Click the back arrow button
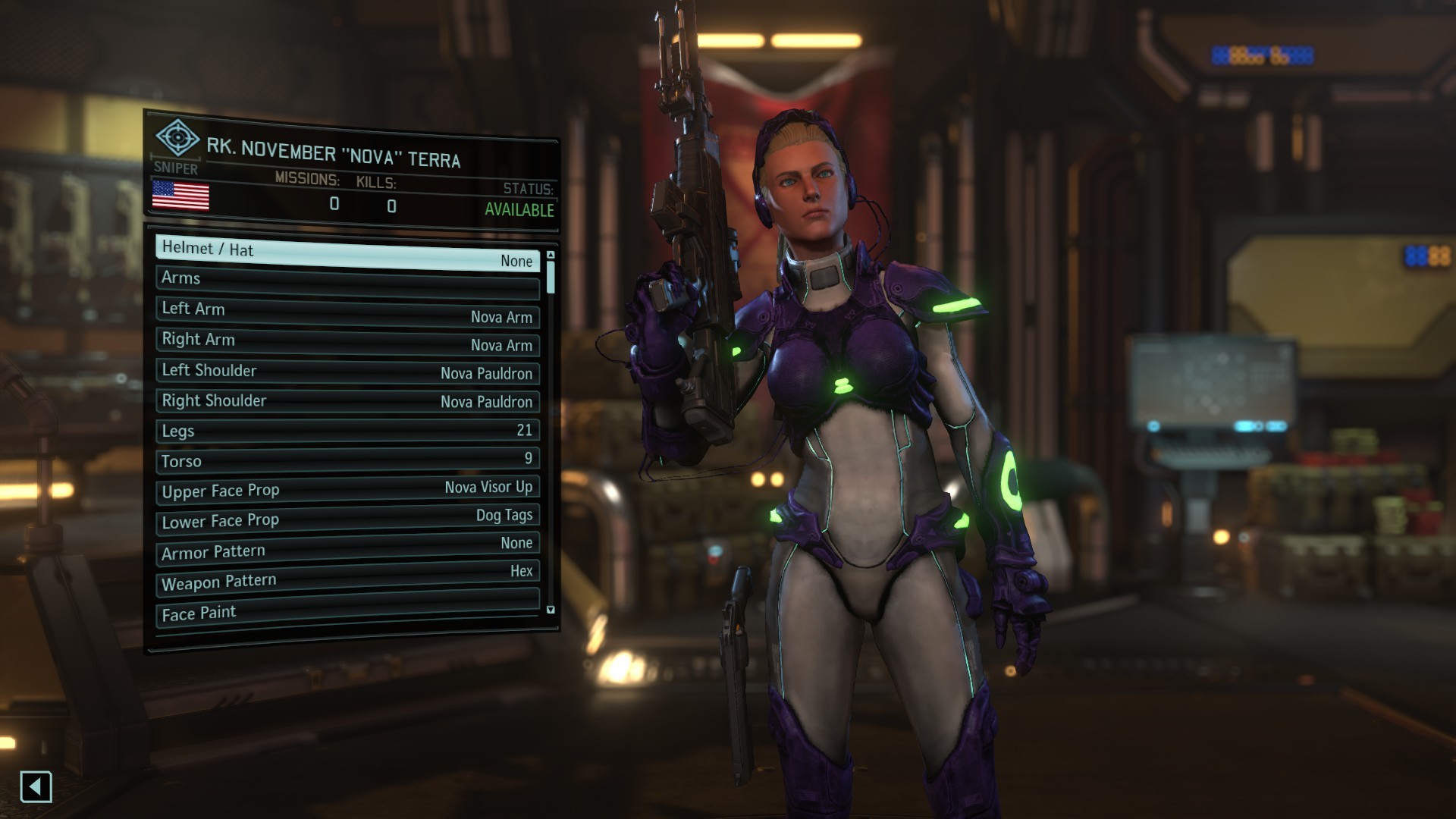This screenshot has width=1456, height=819. [36, 787]
